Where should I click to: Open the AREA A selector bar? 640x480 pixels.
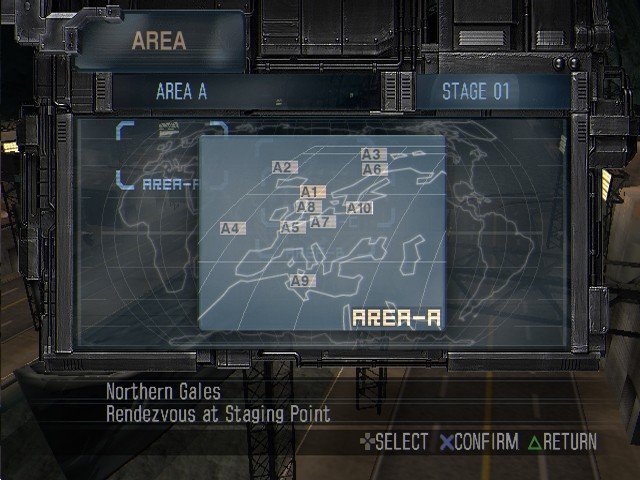point(182,92)
